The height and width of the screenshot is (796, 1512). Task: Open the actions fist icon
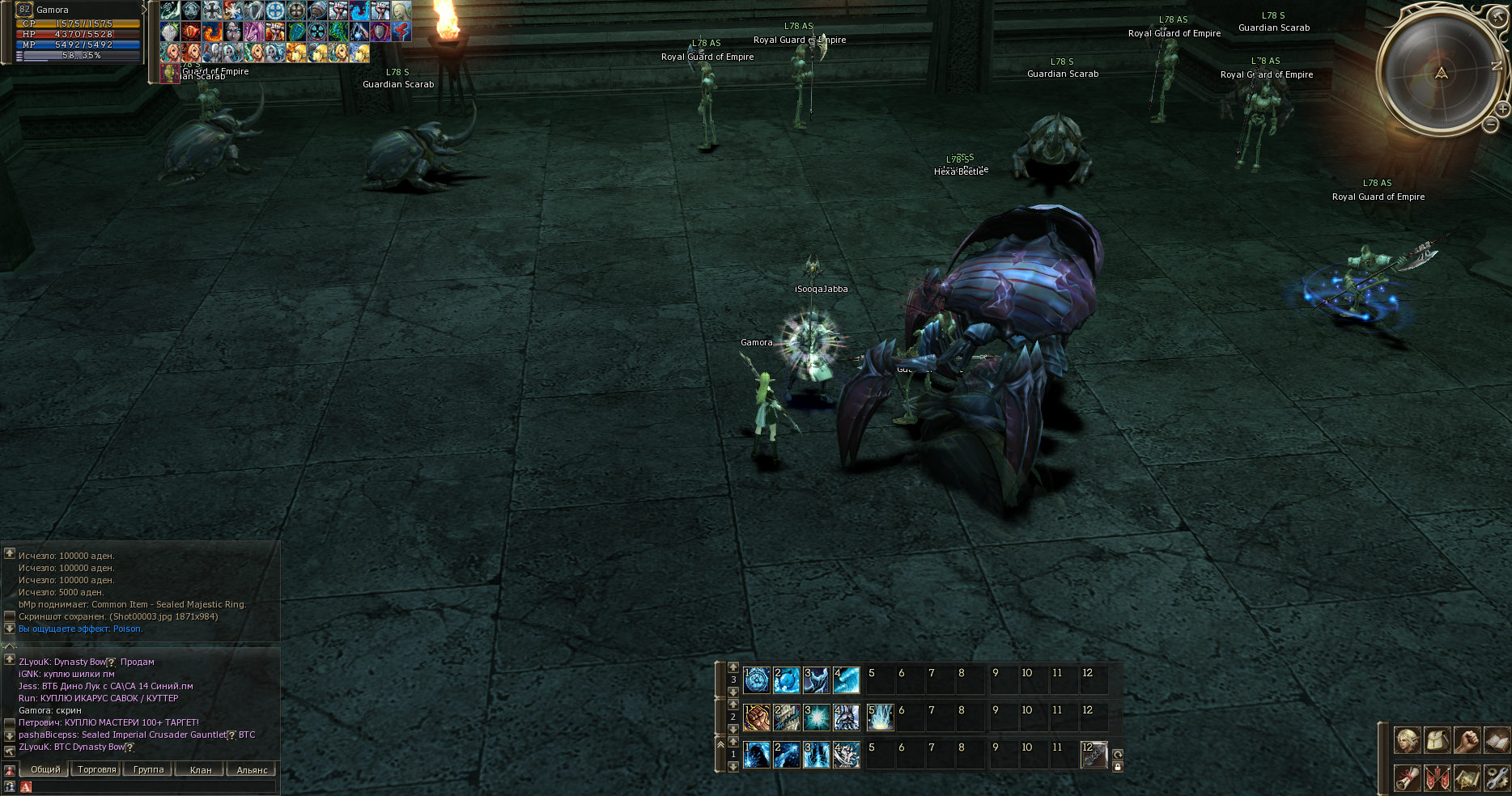pos(1467,740)
